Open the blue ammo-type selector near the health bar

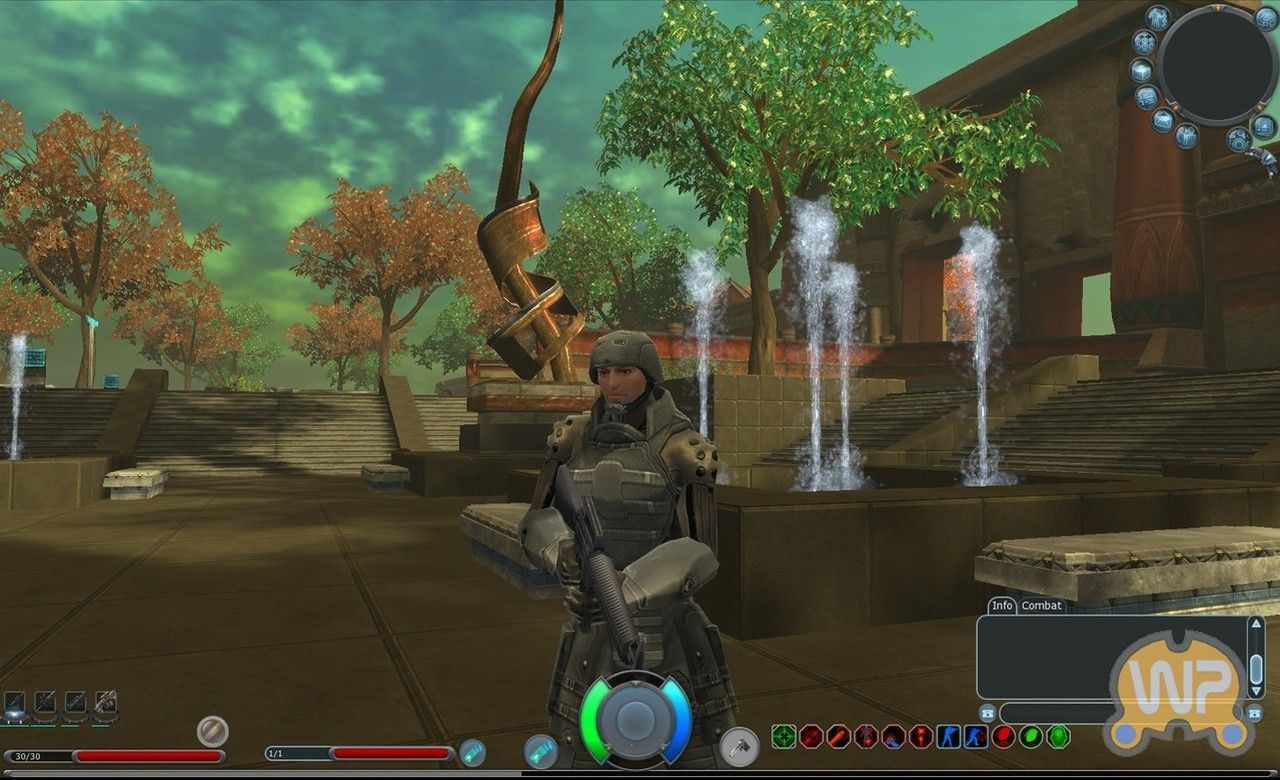pos(471,753)
